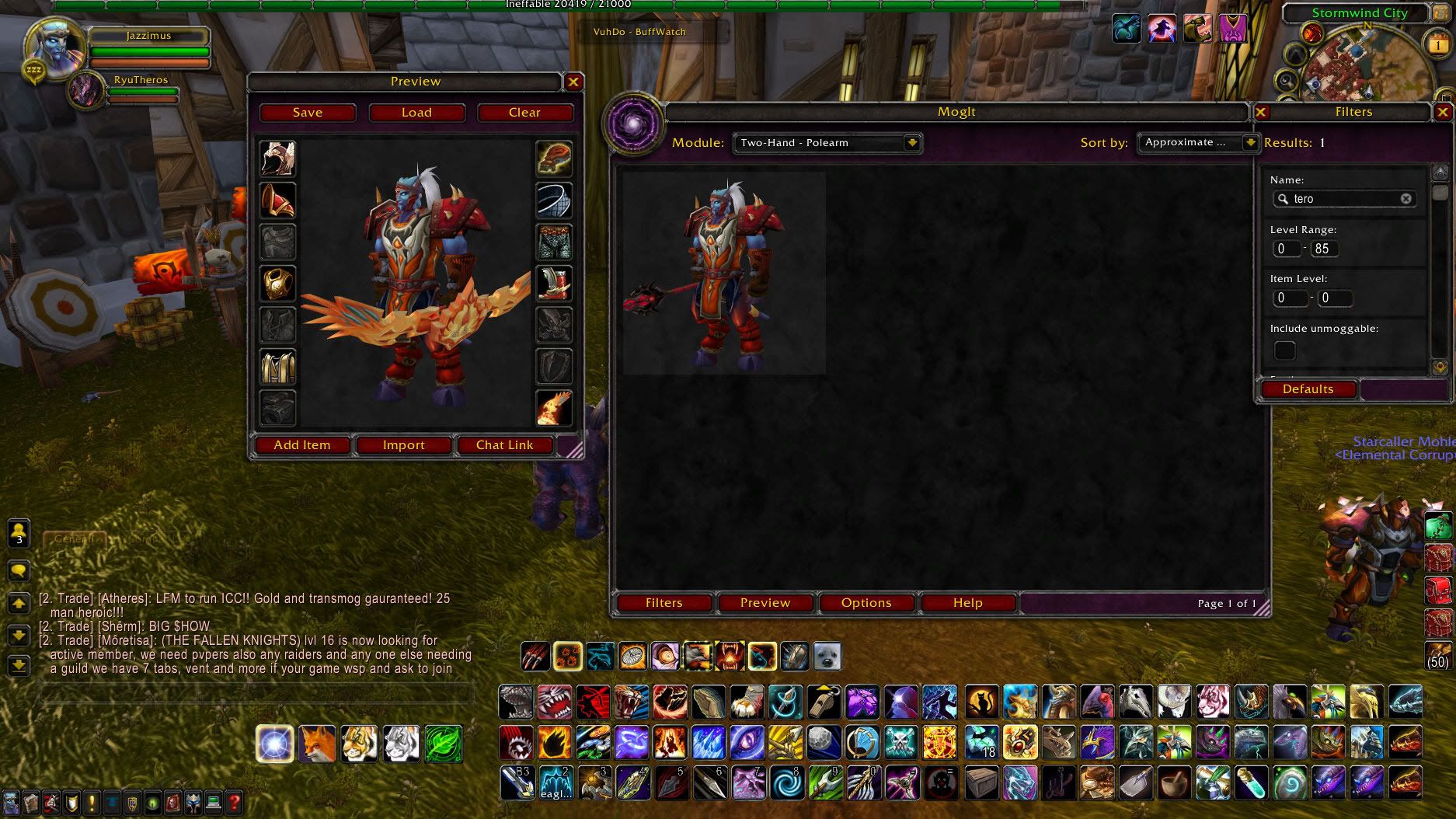Reset filters with the Defaults button

(x=1308, y=389)
